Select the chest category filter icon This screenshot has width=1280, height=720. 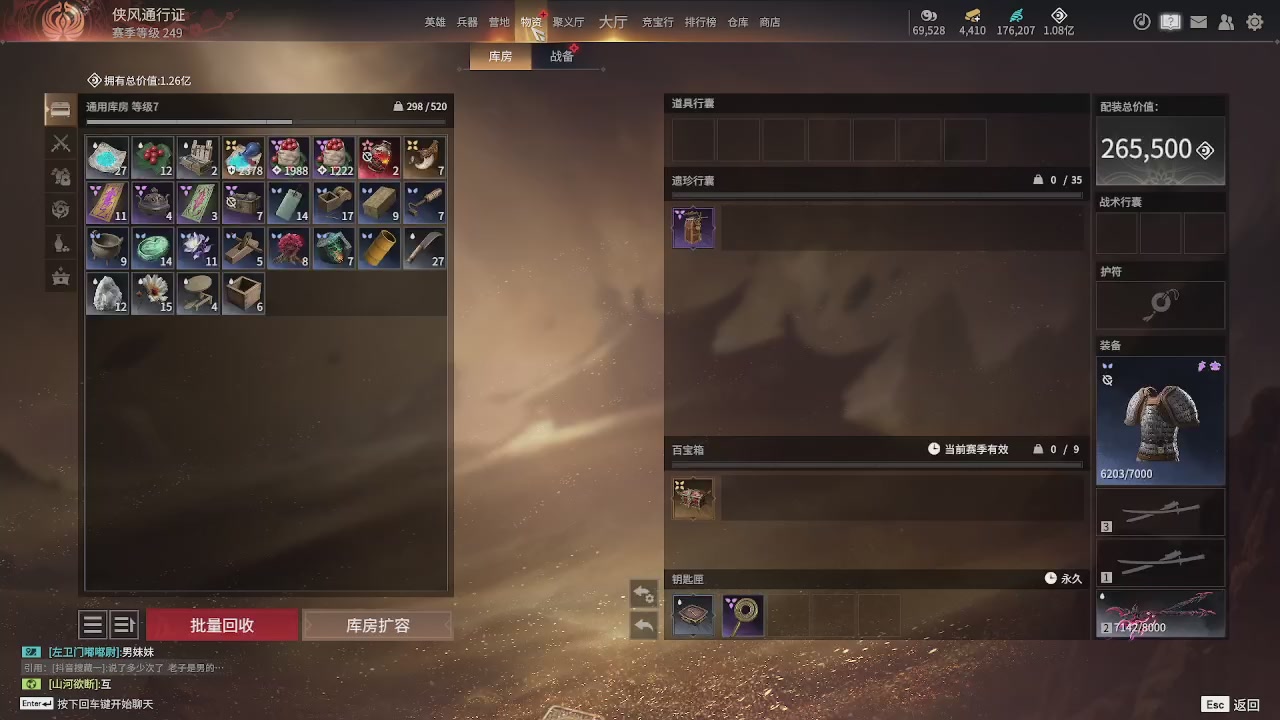click(60, 277)
